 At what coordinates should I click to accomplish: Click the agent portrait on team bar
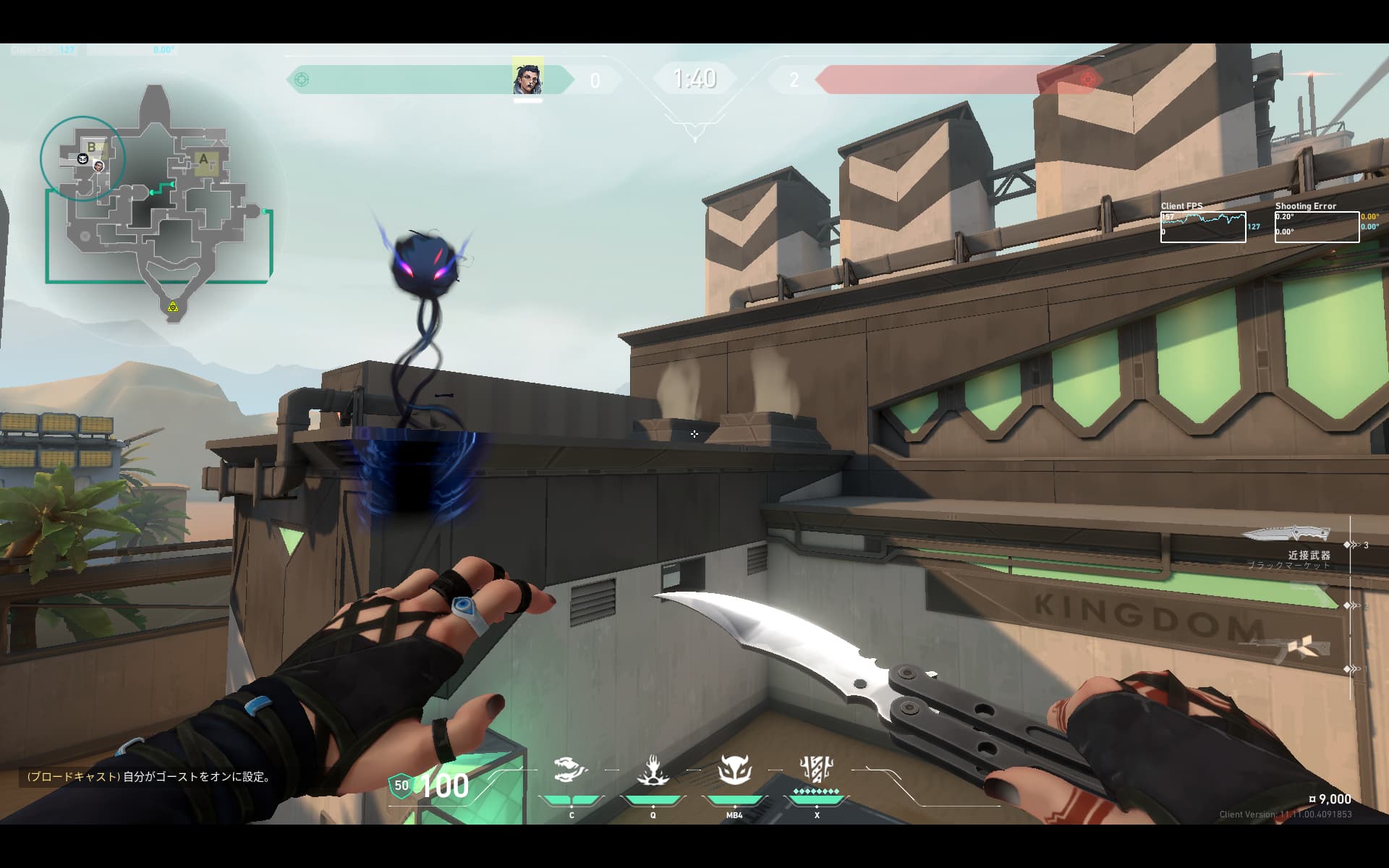click(527, 78)
